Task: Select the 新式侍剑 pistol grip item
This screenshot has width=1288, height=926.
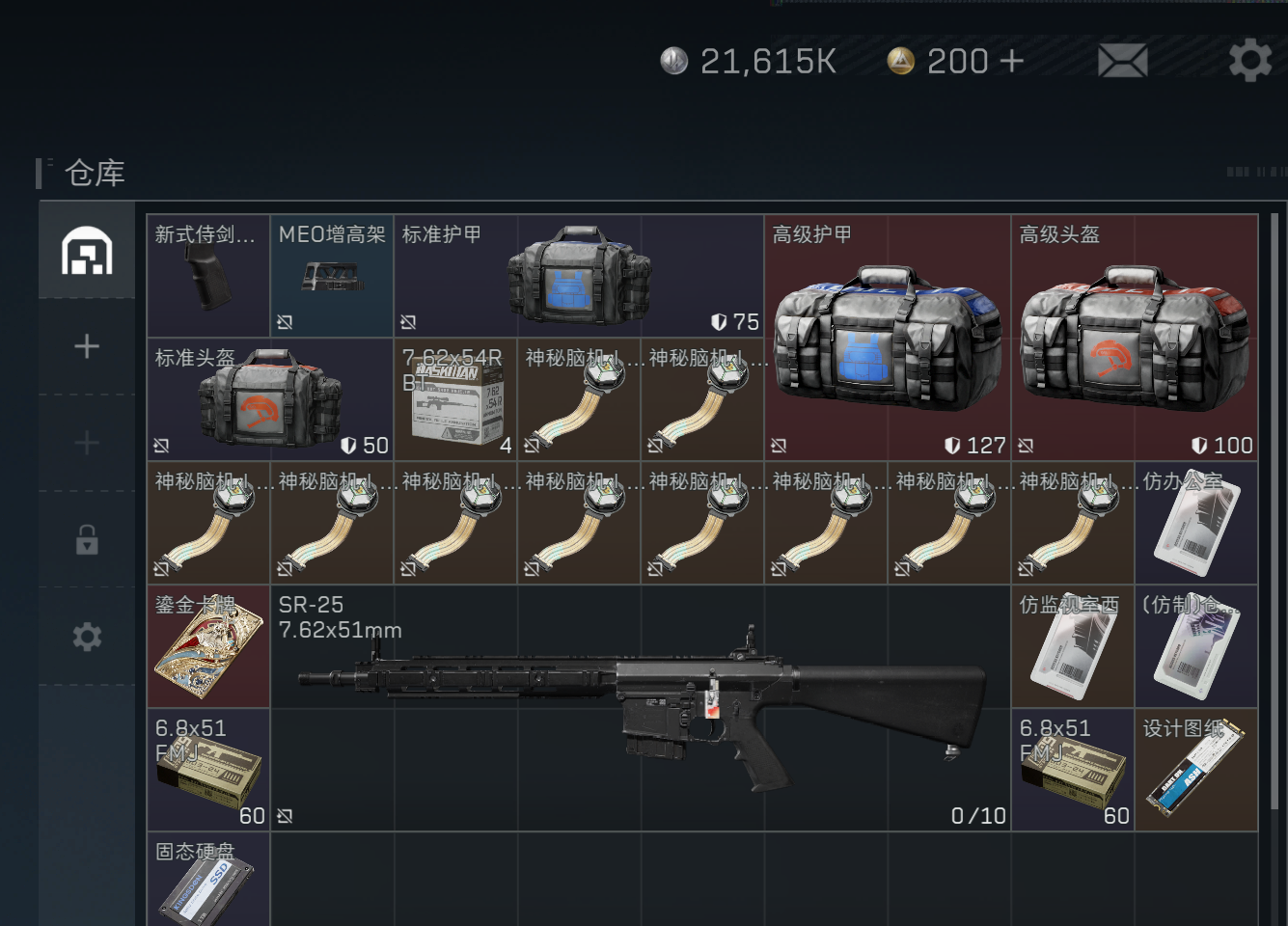Action: click(208, 276)
